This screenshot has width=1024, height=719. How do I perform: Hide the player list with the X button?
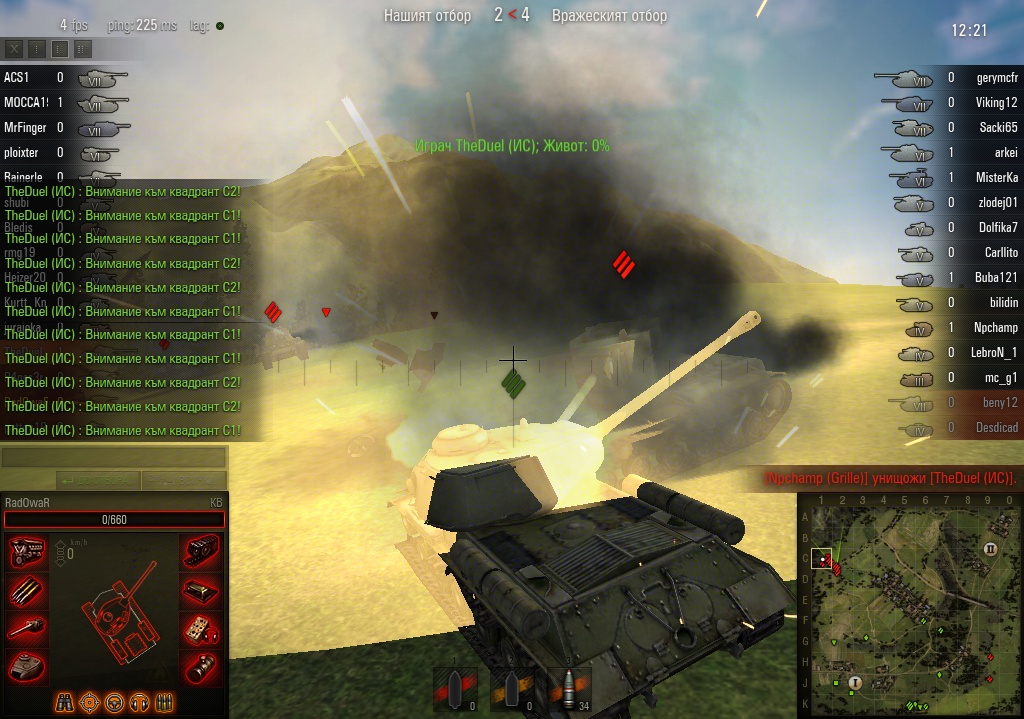coord(14,48)
